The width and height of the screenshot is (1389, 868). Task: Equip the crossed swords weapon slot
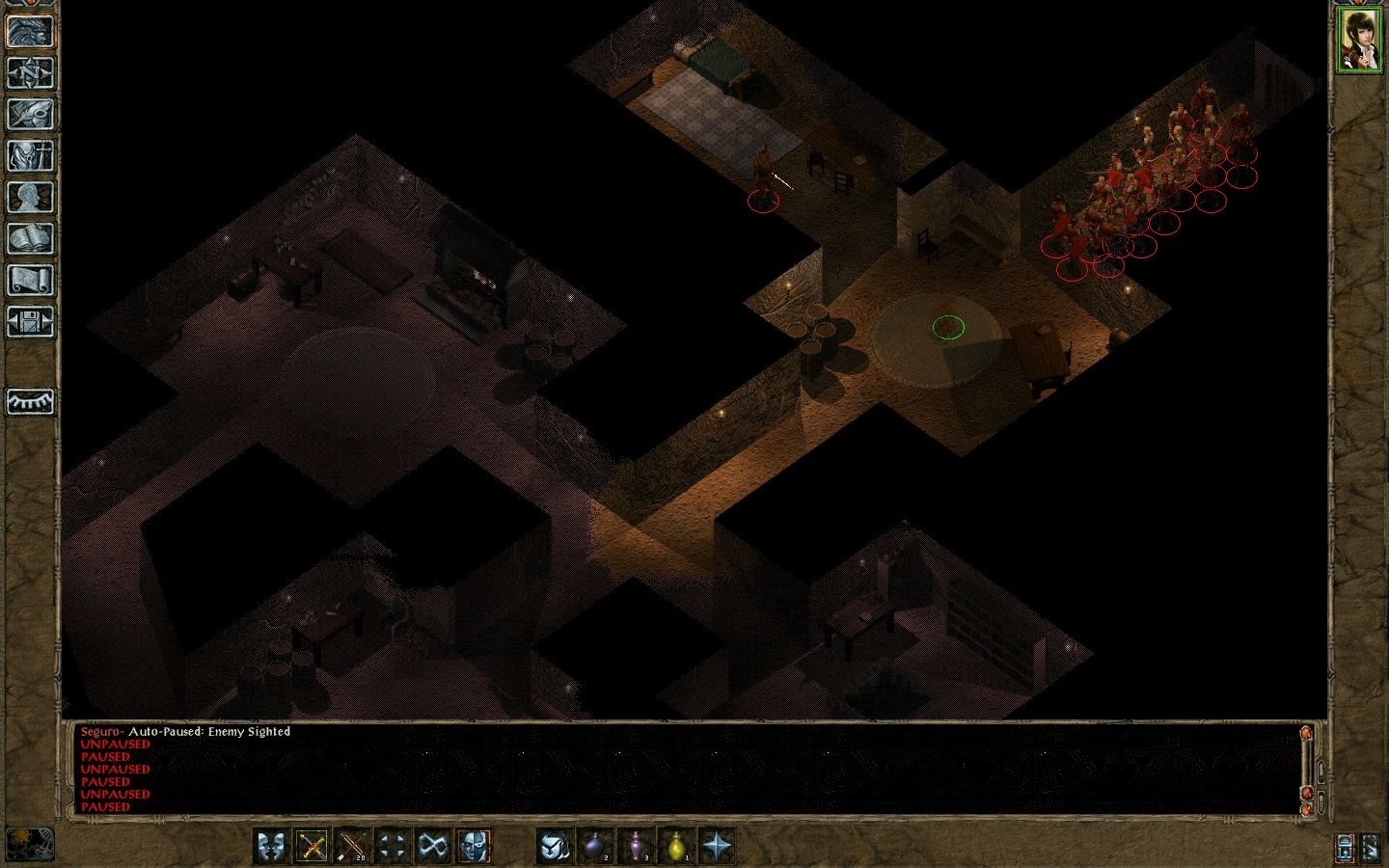313,846
